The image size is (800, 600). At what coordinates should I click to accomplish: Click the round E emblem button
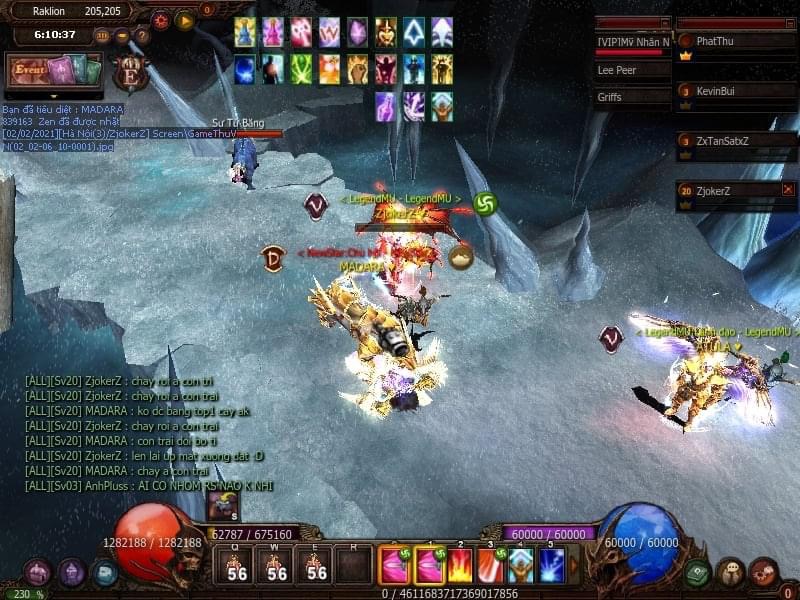(130, 73)
